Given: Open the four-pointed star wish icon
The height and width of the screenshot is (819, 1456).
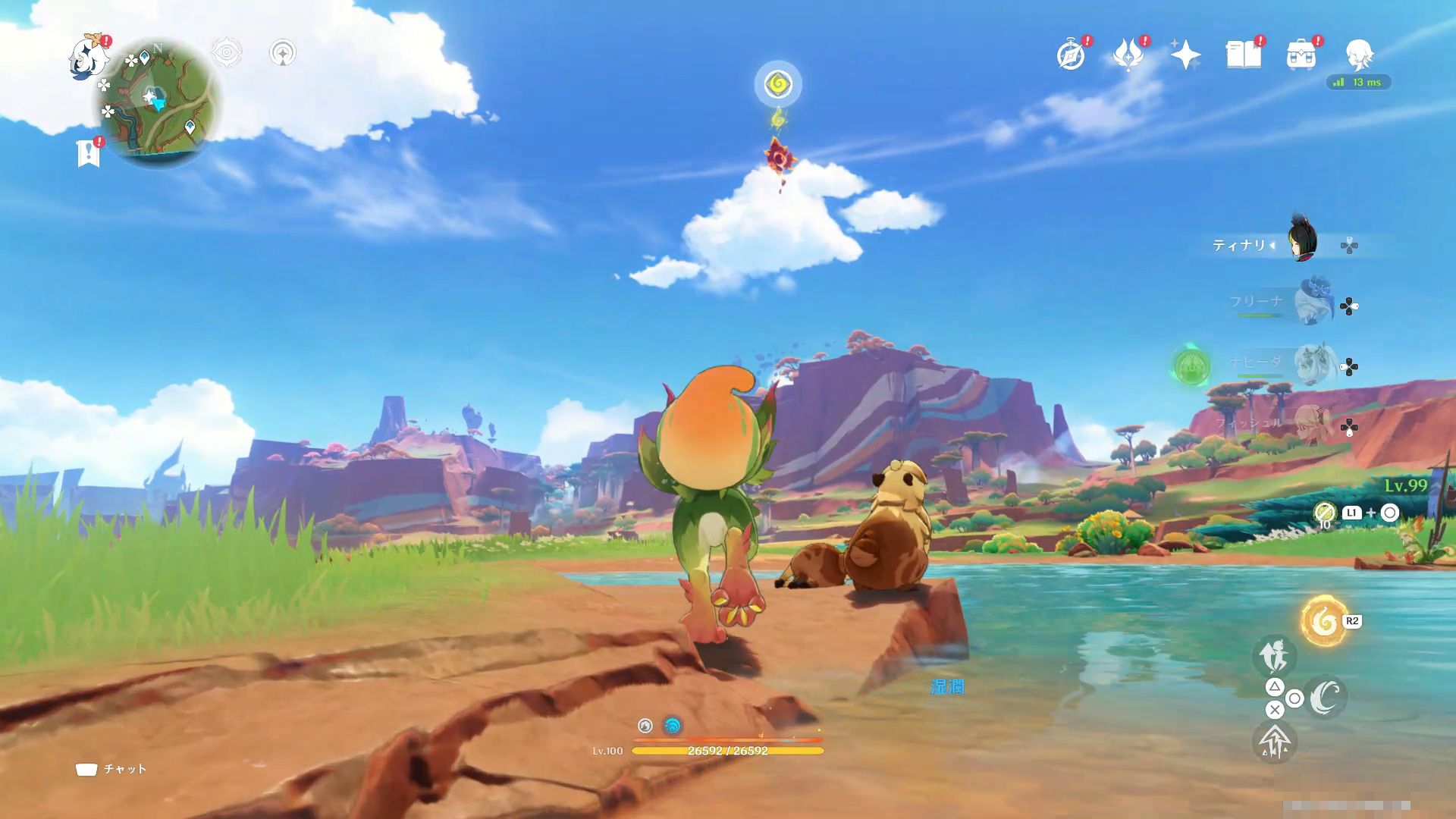Looking at the screenshot, I should tap(1185, 55).
